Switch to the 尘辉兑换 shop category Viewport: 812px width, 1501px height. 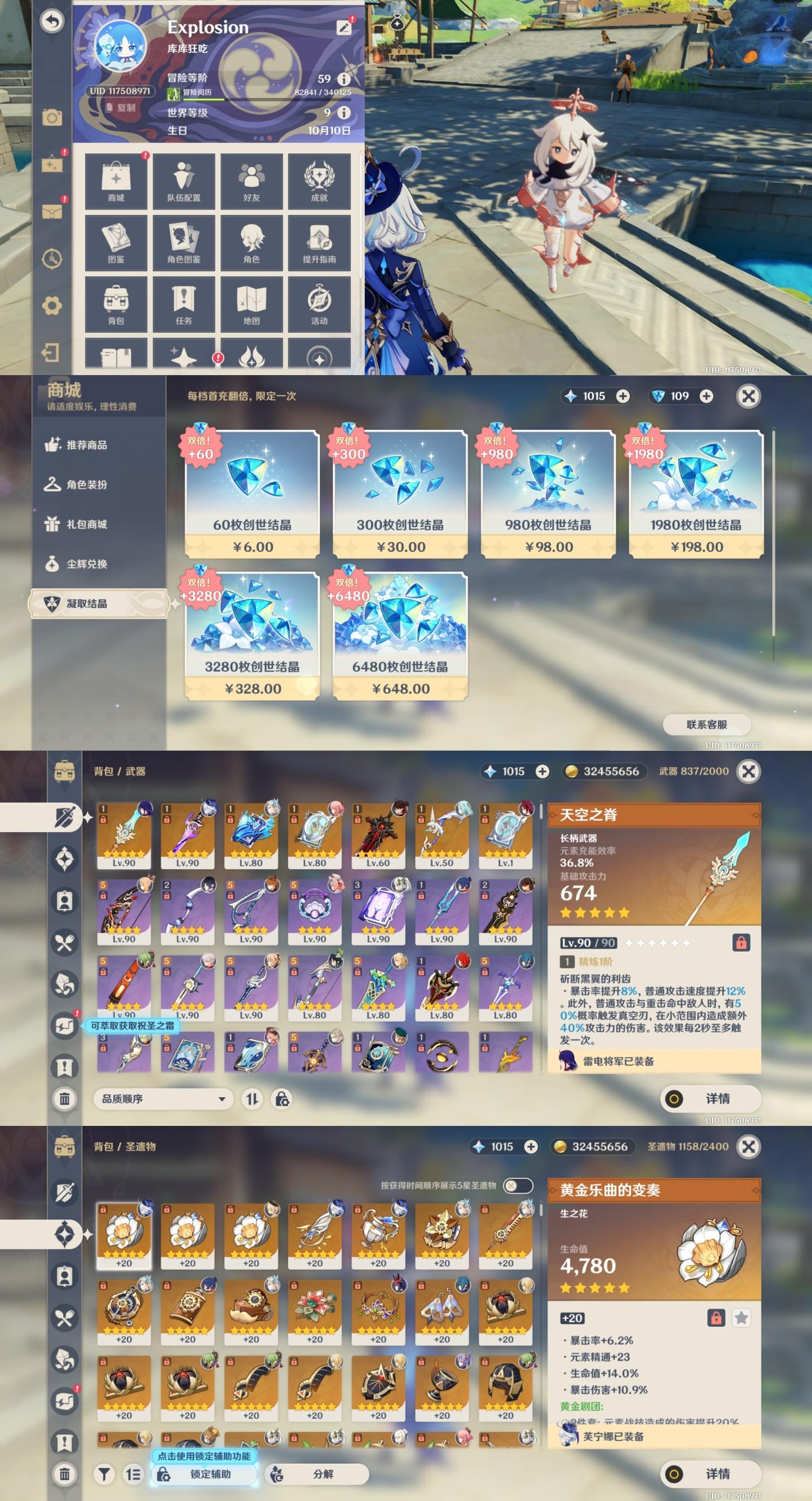87,564
